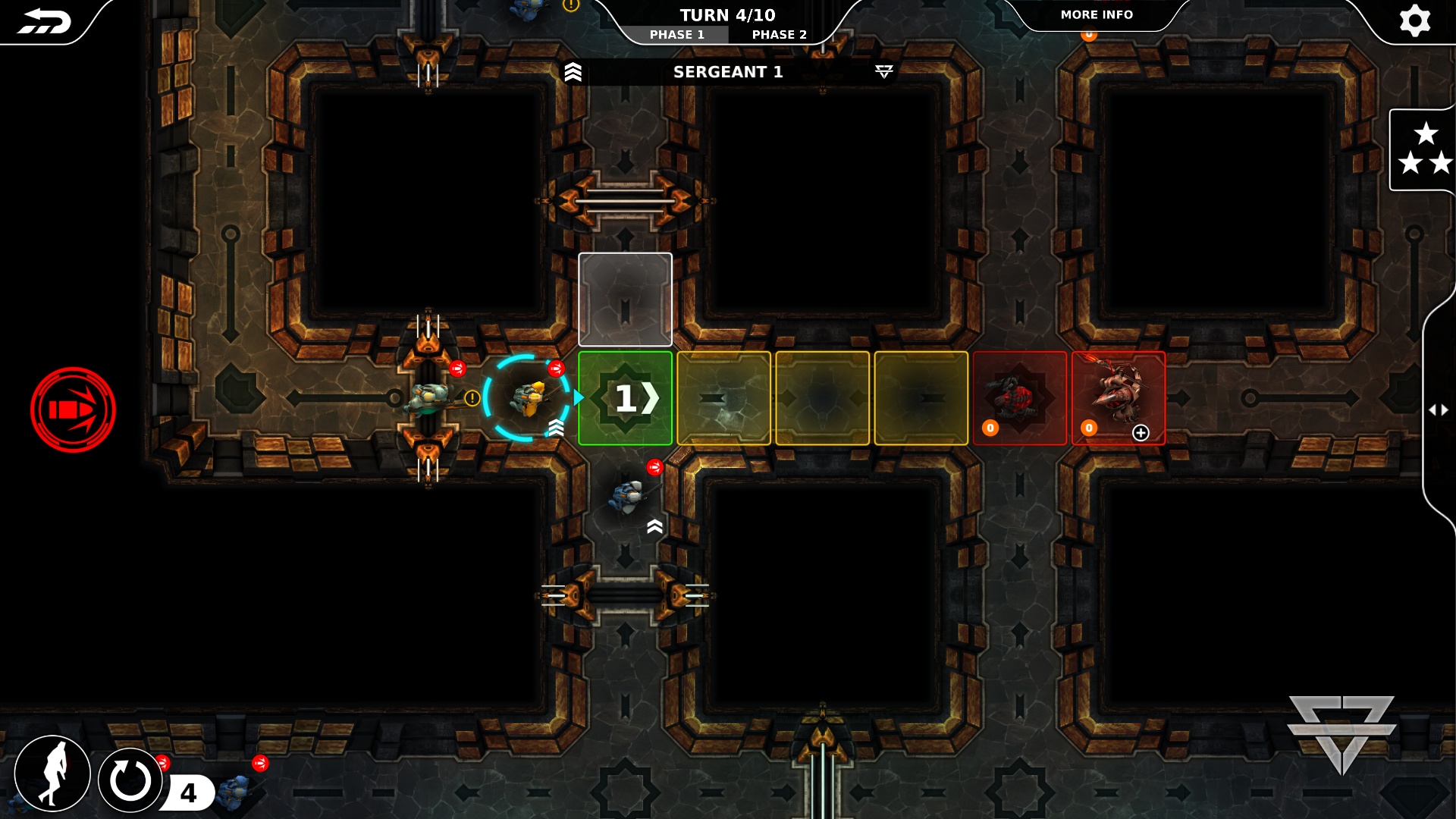
Task: Click the SERGEANT 1 name banner
Action: (x=730, y=73)
